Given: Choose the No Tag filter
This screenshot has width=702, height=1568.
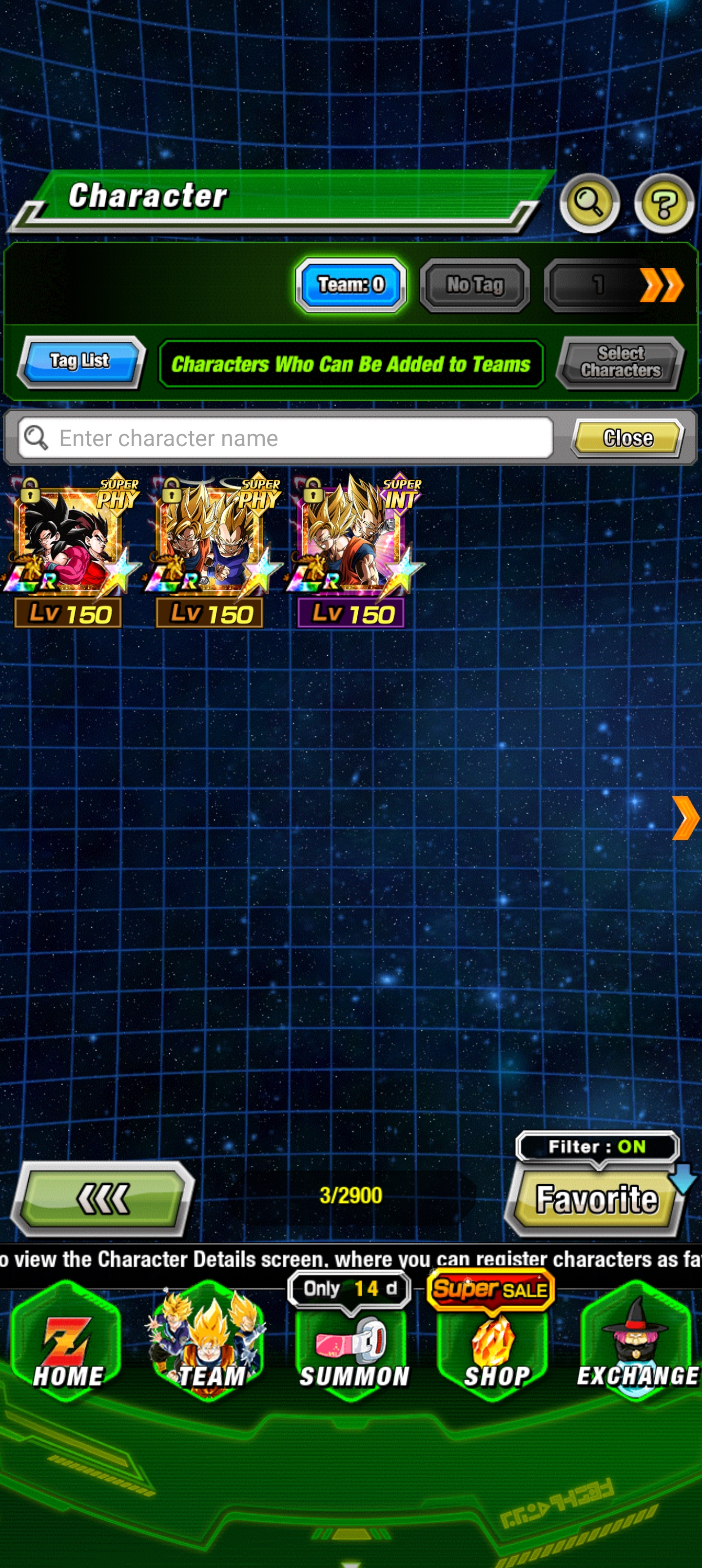Looking at the screenshot, I should tap(474, 285).
